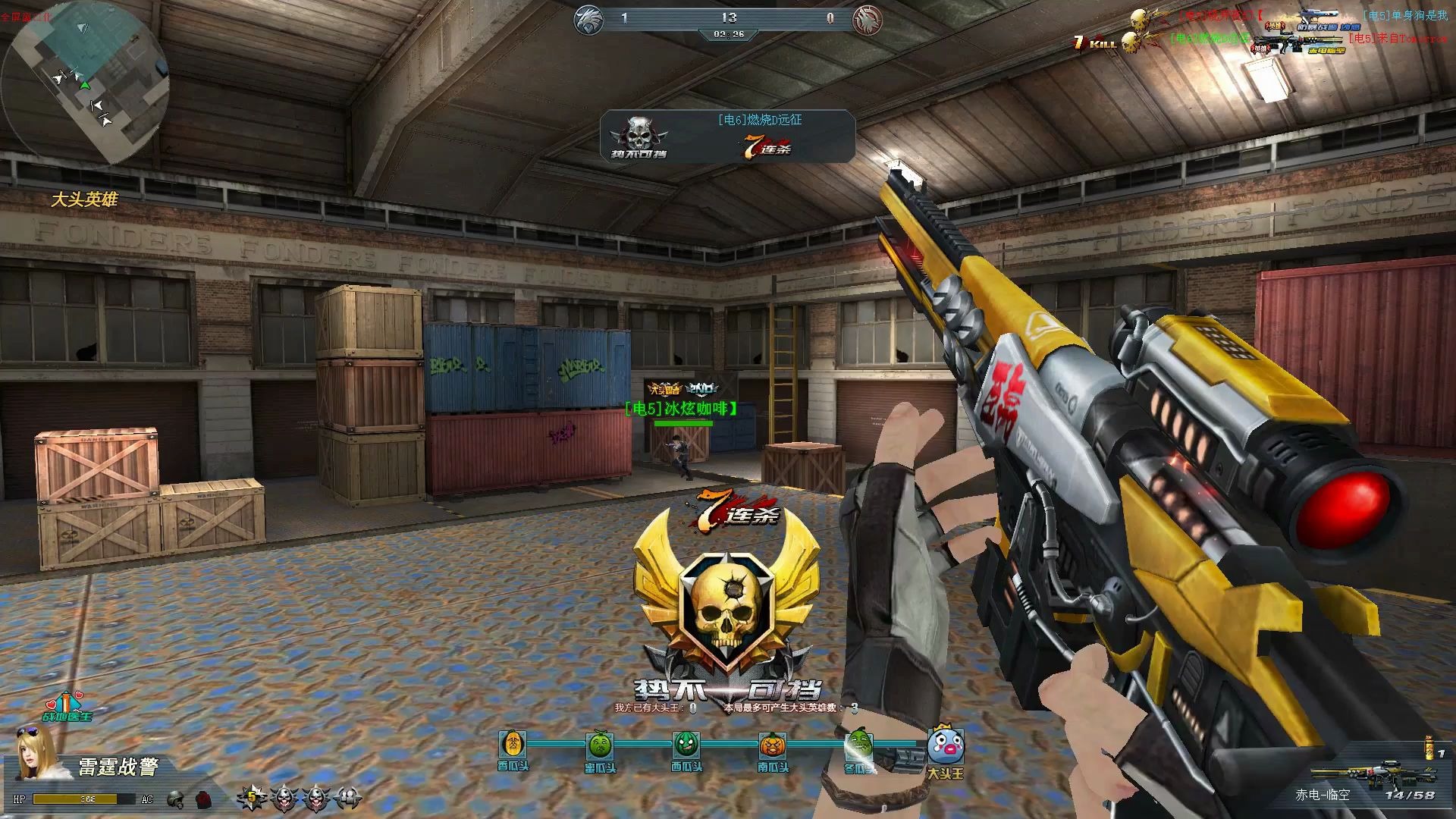Click the helmet armor icon
Image resolution: width=1456 pixels, height=819 pixels.
coord(176,799)
